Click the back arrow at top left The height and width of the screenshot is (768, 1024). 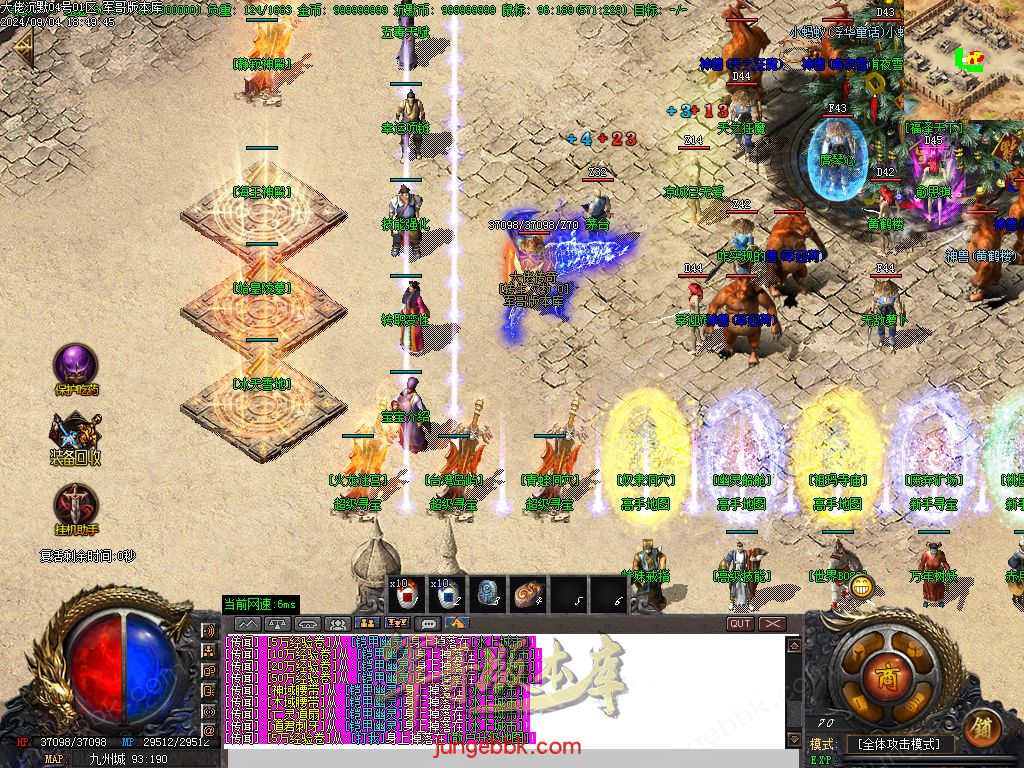click(20, 47)
